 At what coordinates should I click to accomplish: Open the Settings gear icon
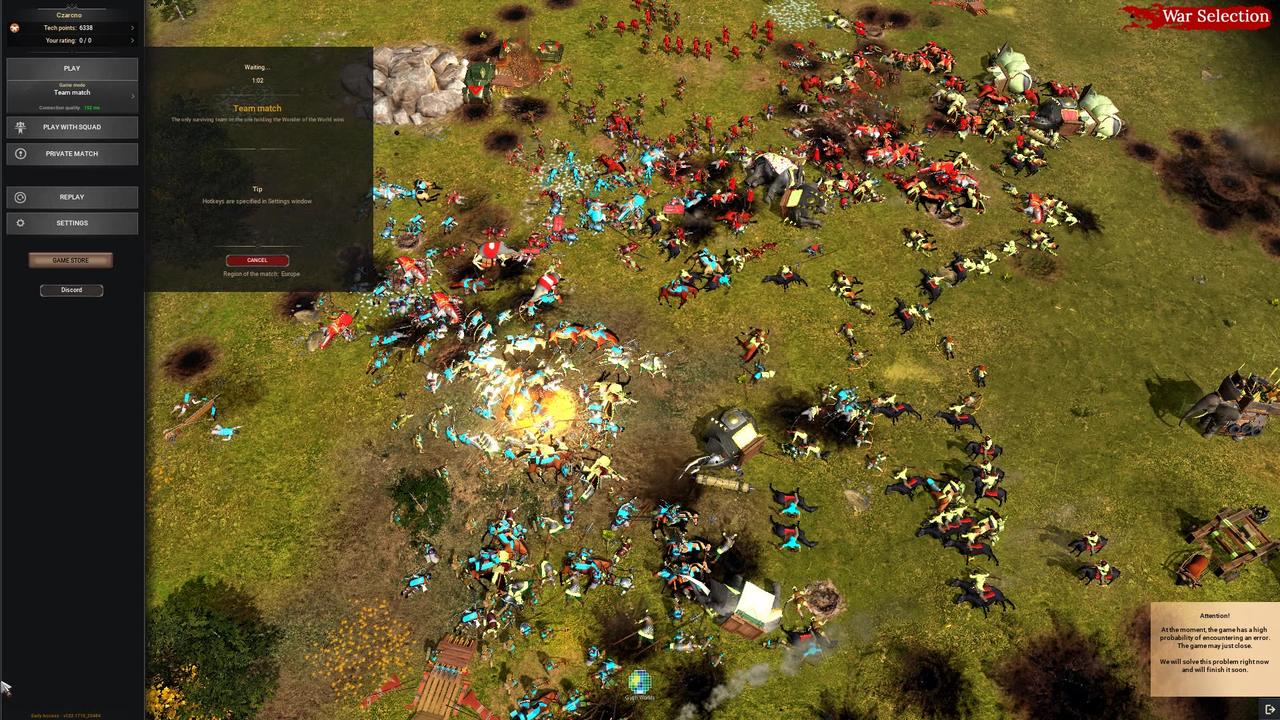pos(20,222)
